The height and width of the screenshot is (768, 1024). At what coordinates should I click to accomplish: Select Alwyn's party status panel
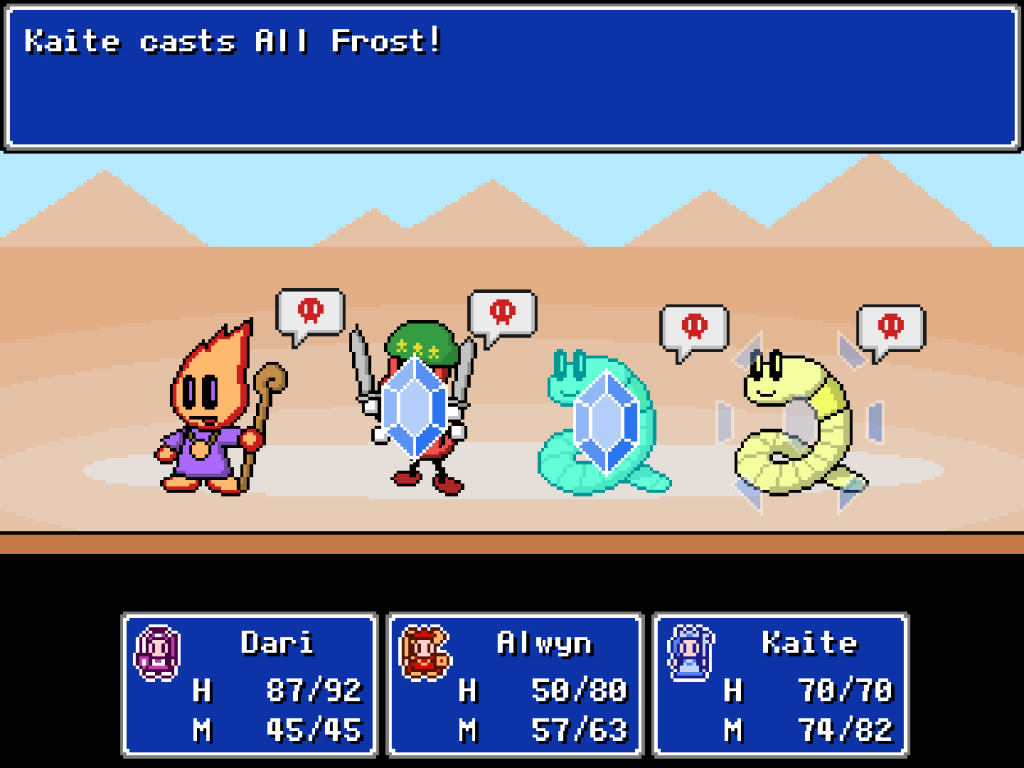click(515, 684)
